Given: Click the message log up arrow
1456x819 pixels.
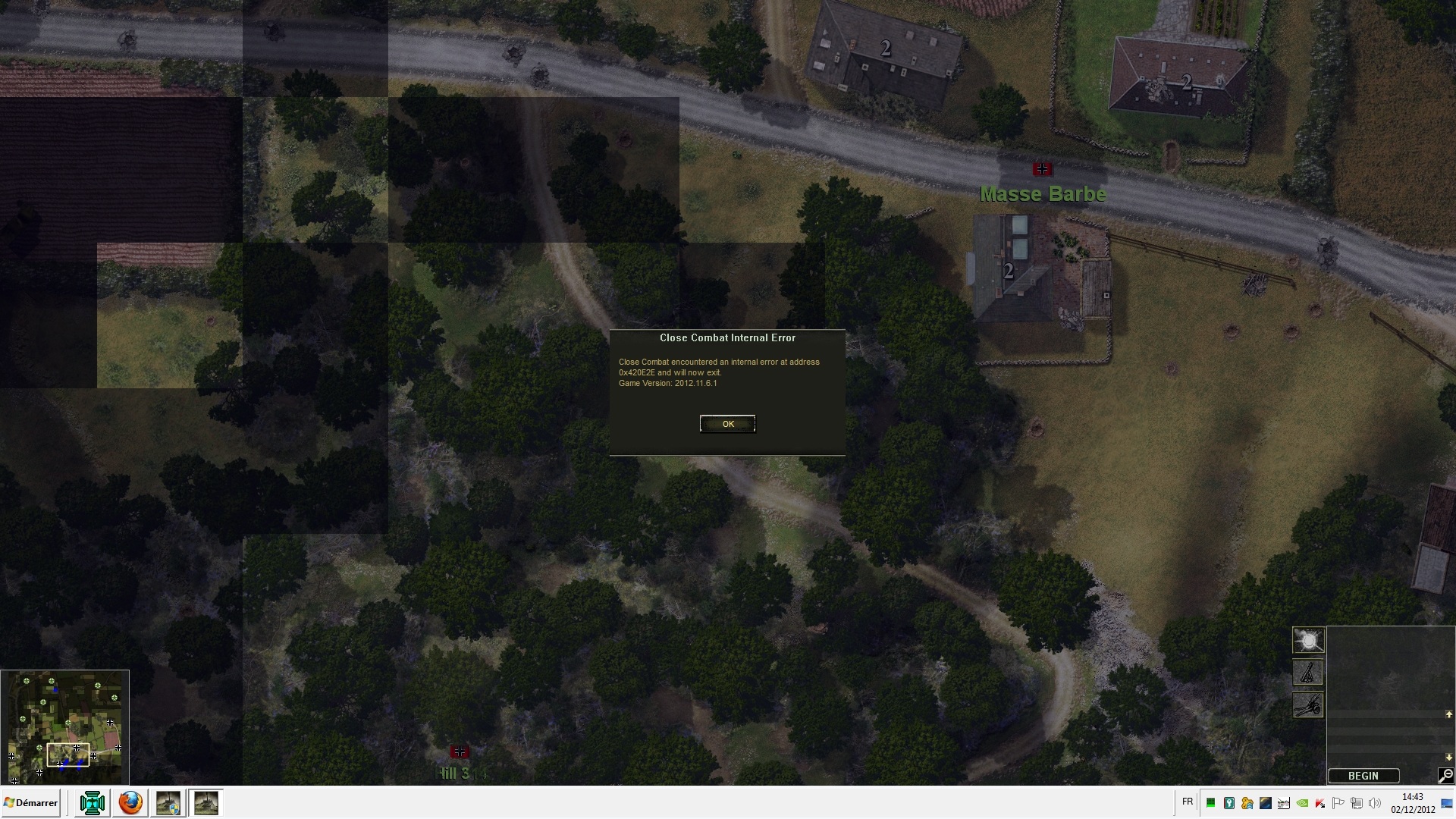Looking at the screenshot, I should 1448,714.
